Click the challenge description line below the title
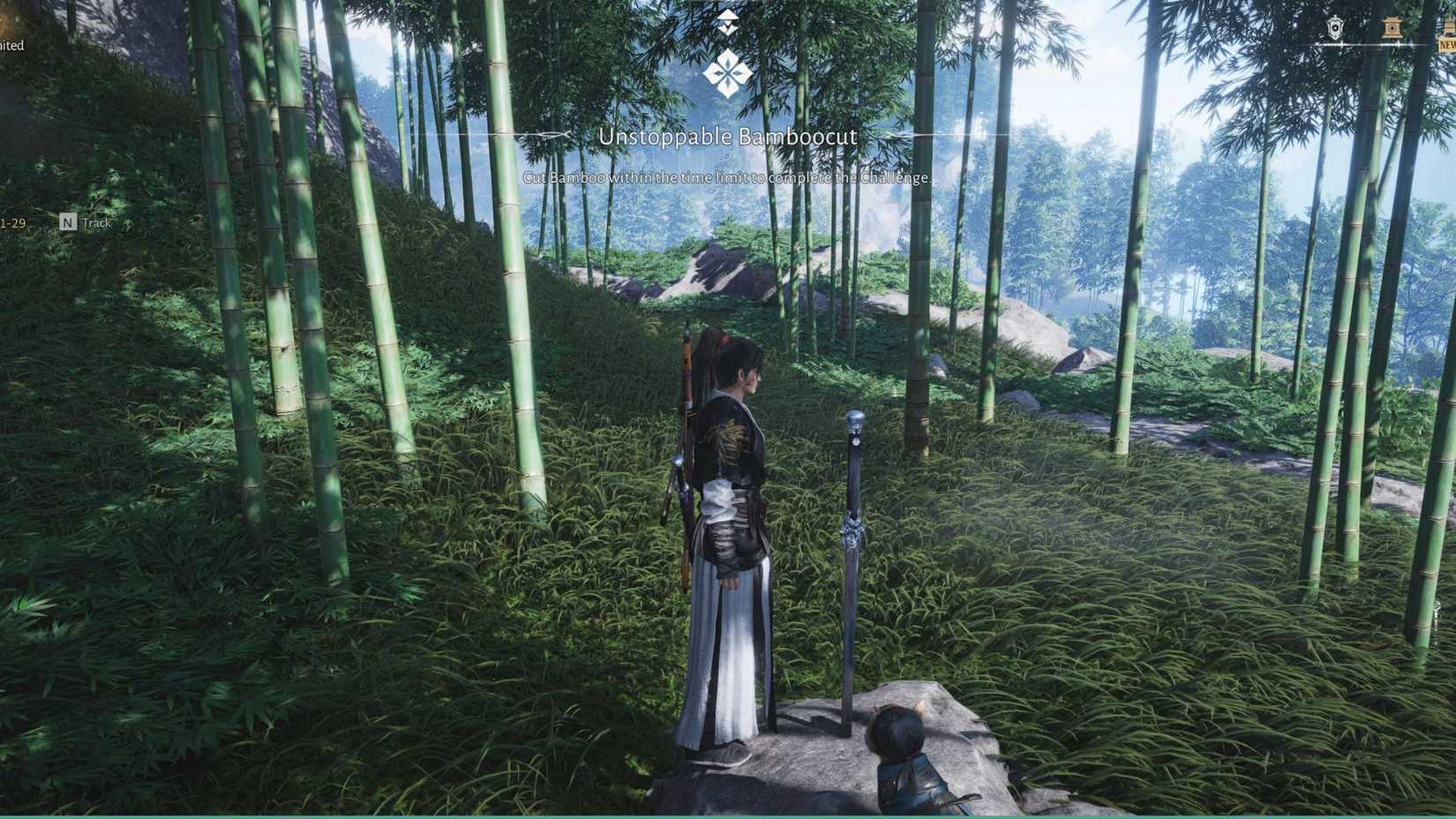This screenshot has height=819, width=1456. (x=727, y=177)
